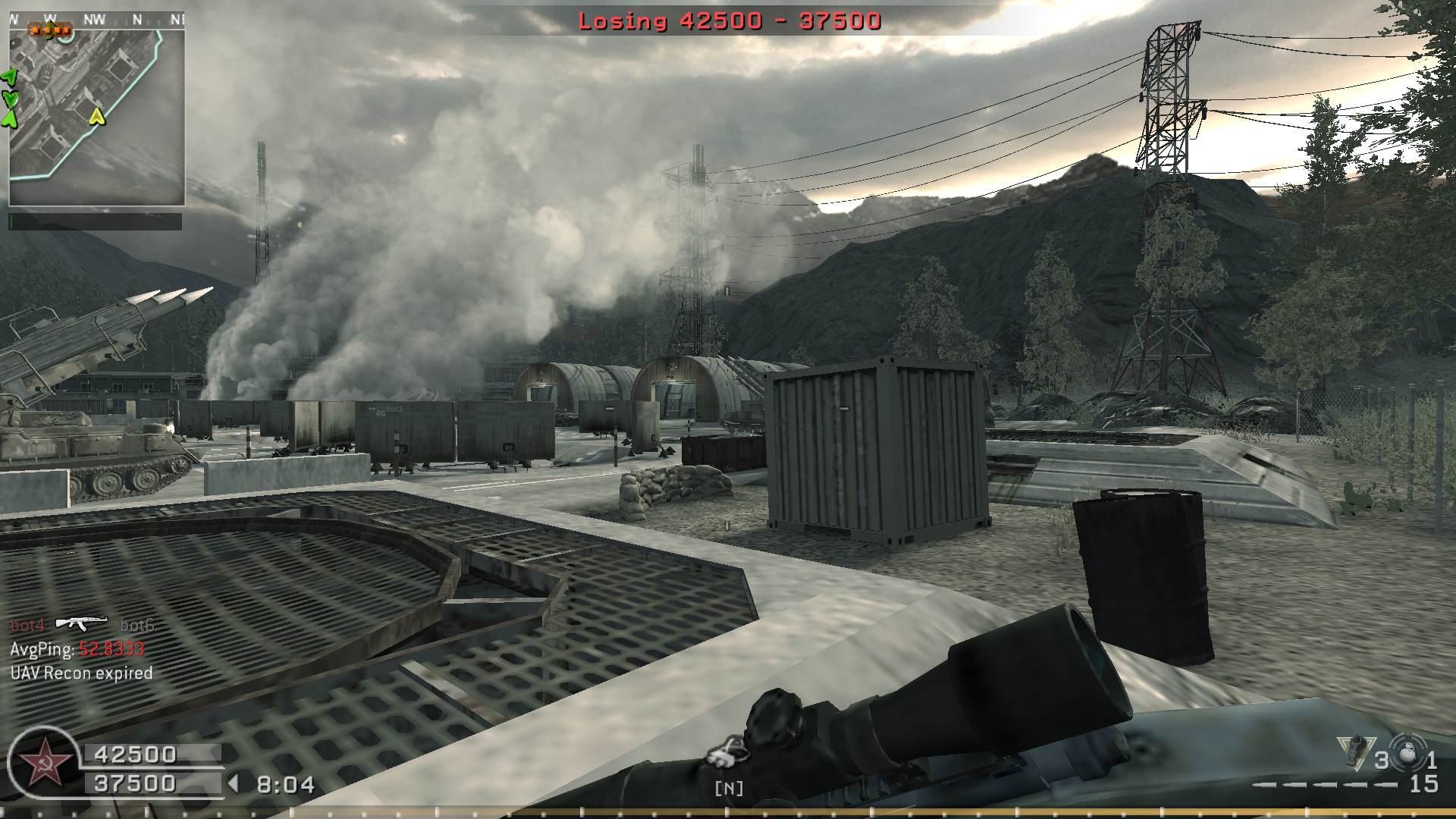1456x819 pixels.
Task: Click the orange-dotted marker on the minimap
Action: (x=50, y=30)
